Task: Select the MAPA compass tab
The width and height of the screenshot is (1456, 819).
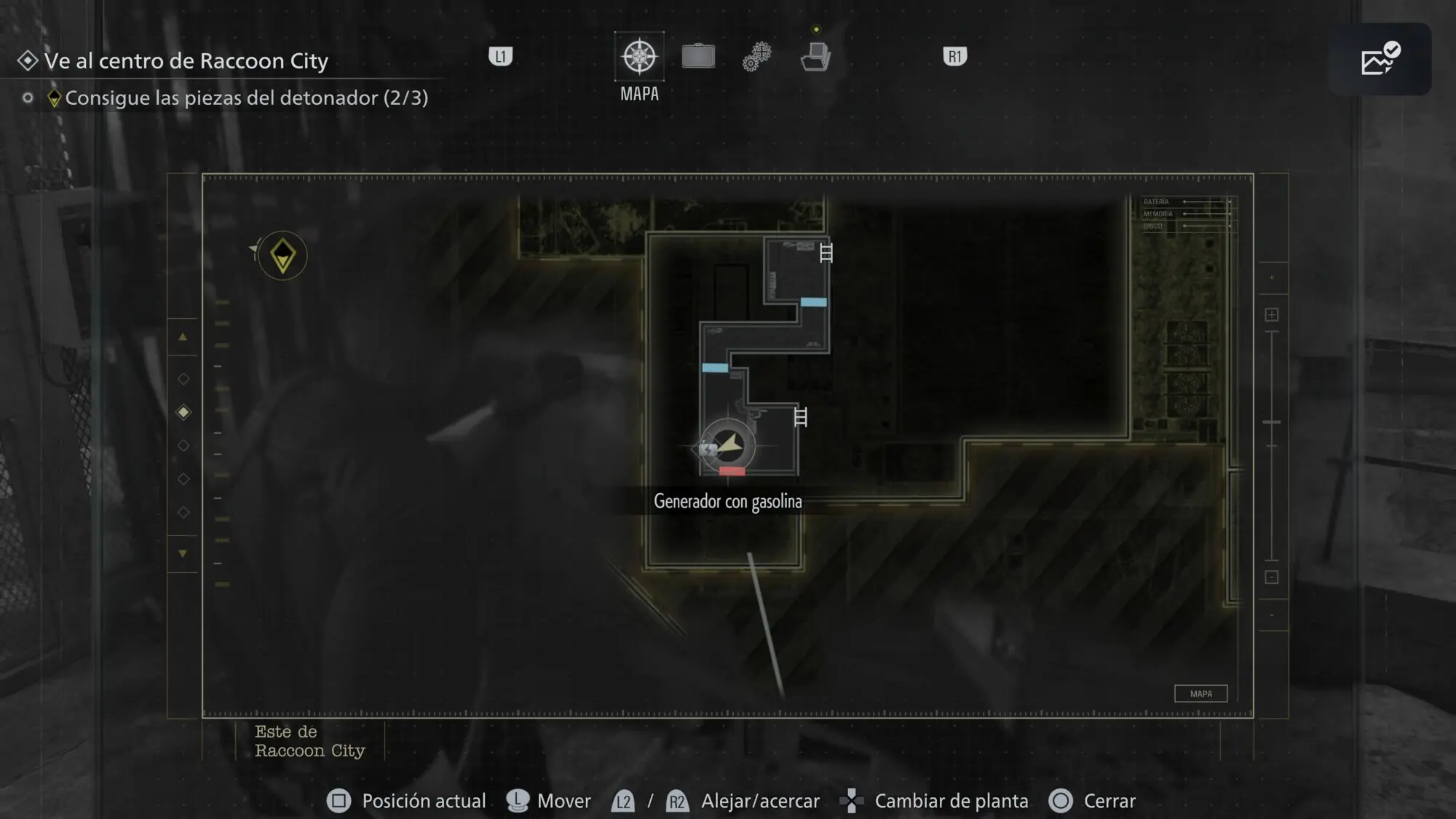Action: coord(639,57)
